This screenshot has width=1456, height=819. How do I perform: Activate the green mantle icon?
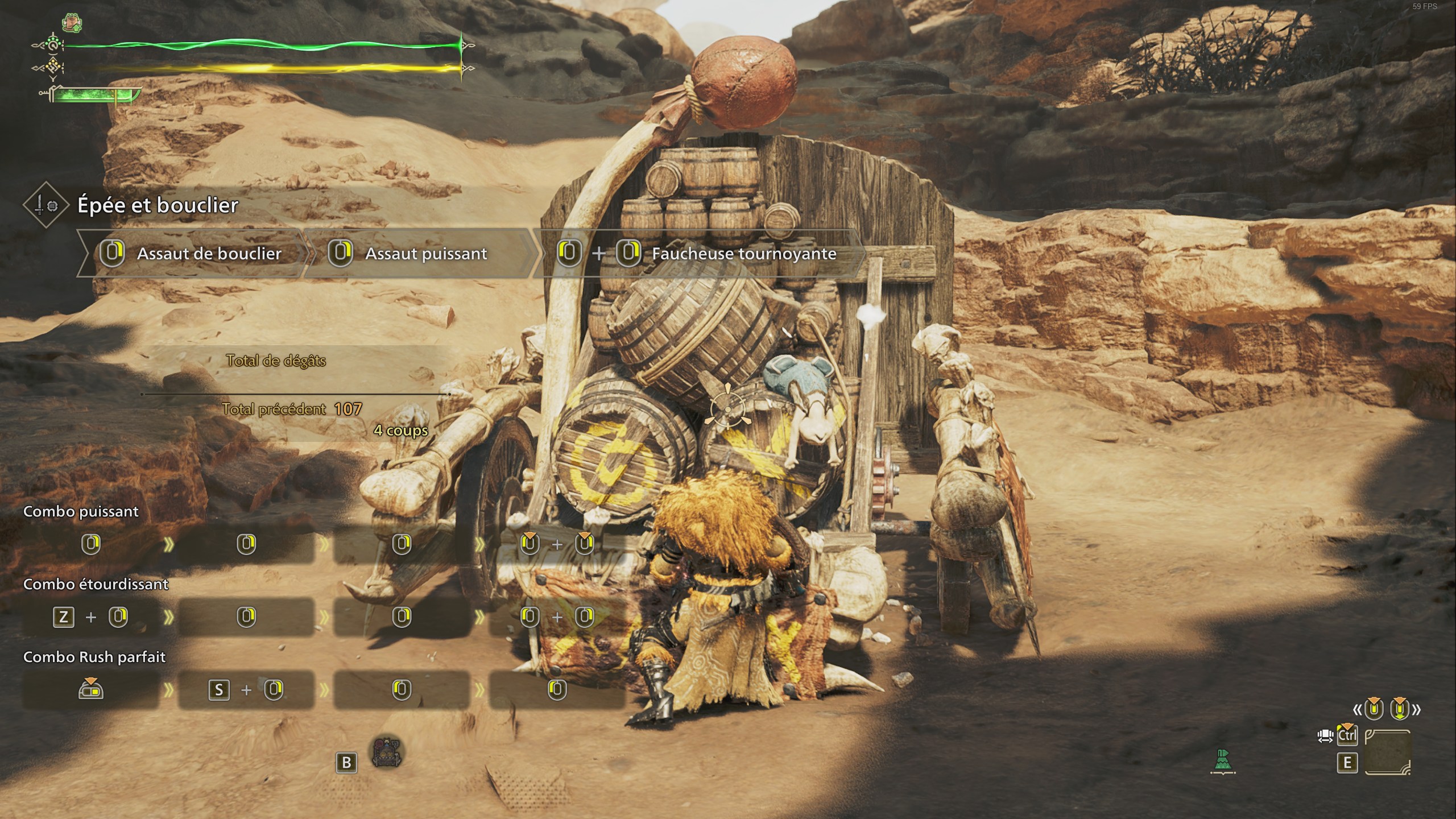(1223, 762)
